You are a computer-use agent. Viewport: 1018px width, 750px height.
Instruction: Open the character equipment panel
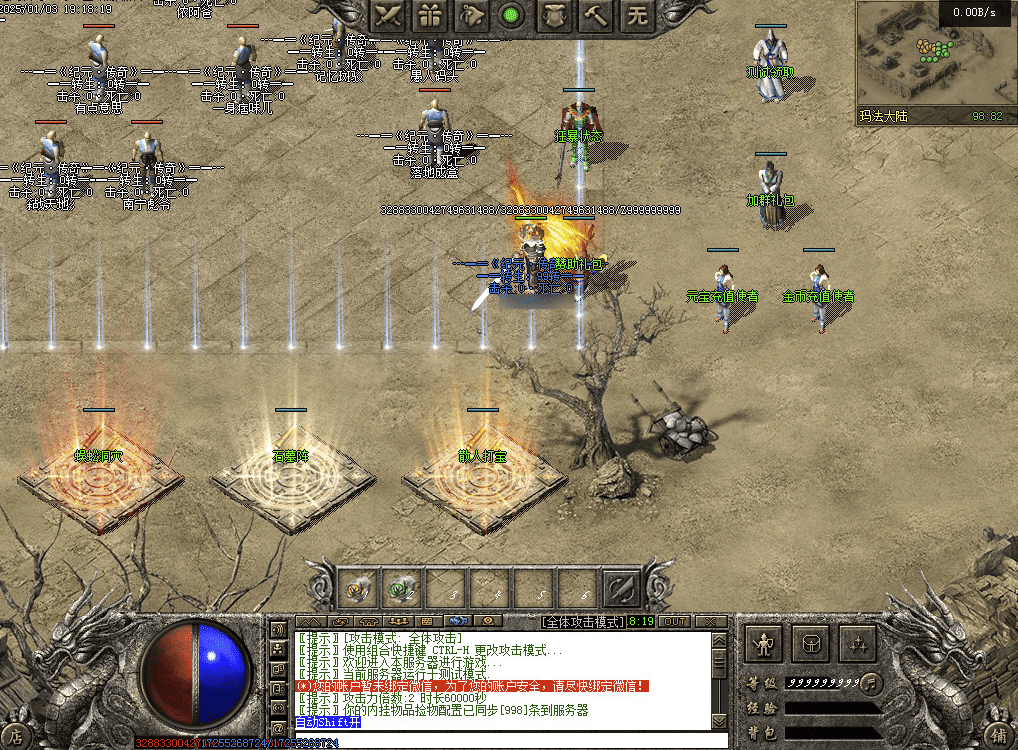coord(765,644)
